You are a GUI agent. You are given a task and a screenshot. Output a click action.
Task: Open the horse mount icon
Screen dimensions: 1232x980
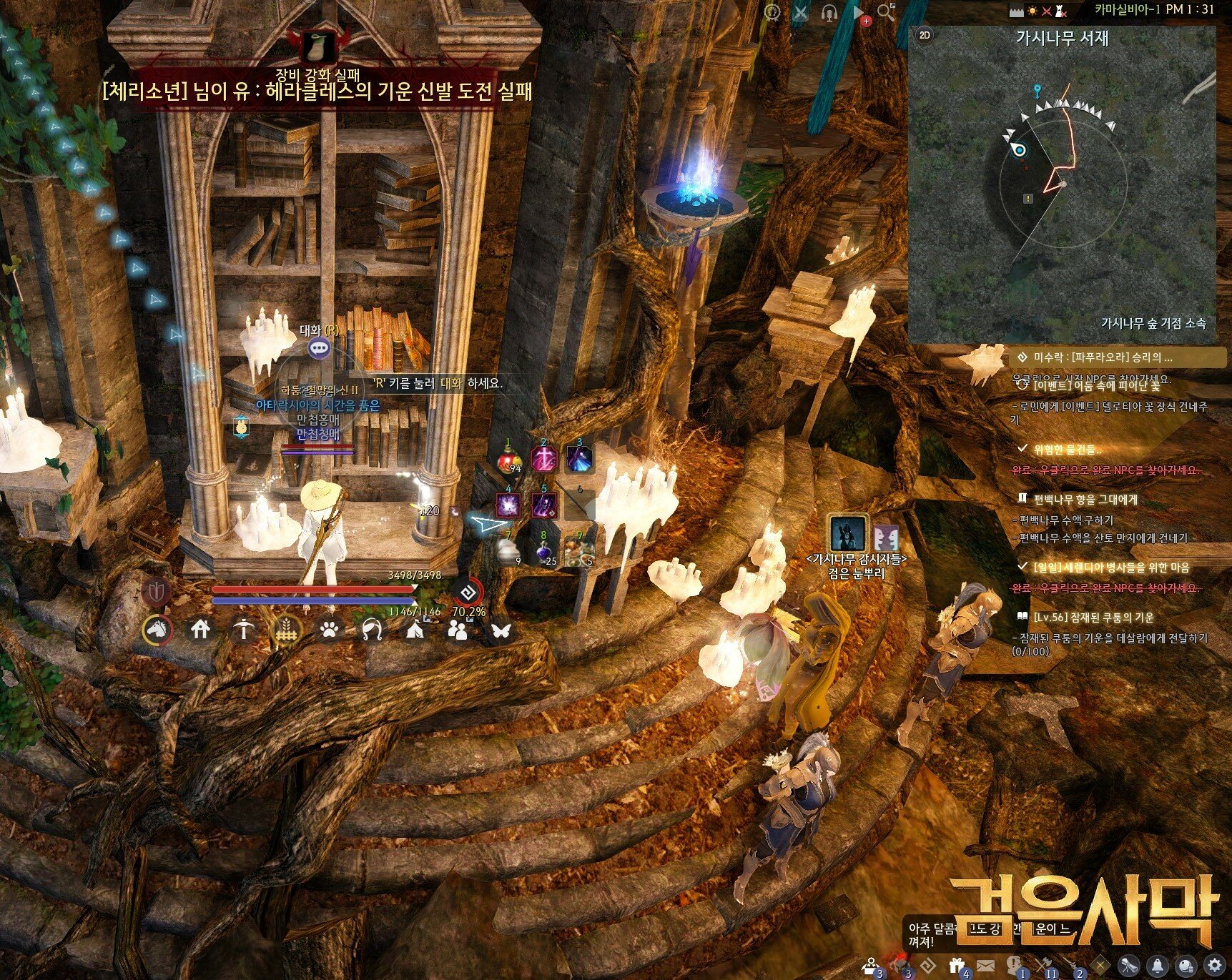pos(157,630)
